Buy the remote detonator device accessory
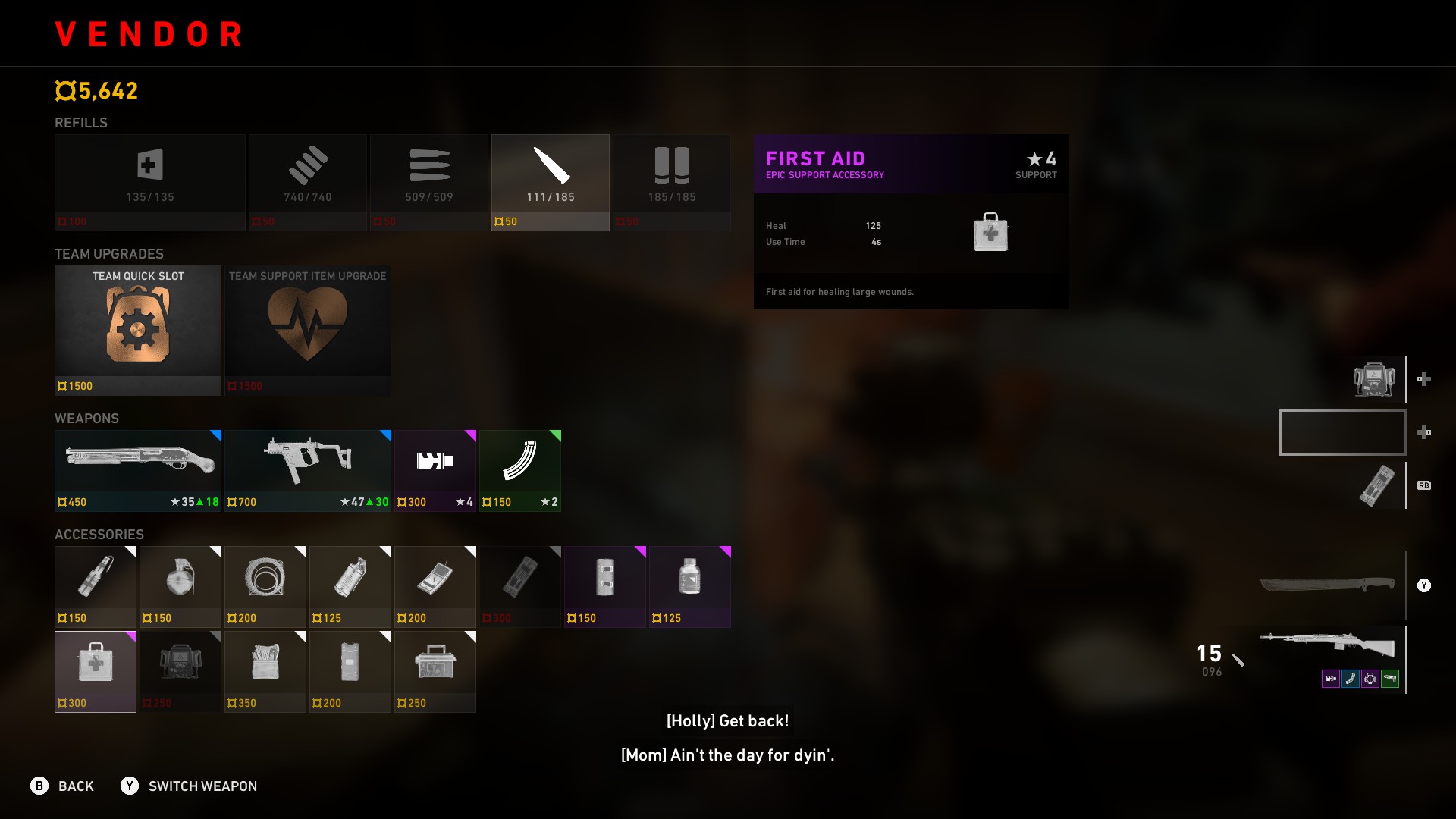The width and height of the screenshot is (1456, 819). [x=435, y=586]
